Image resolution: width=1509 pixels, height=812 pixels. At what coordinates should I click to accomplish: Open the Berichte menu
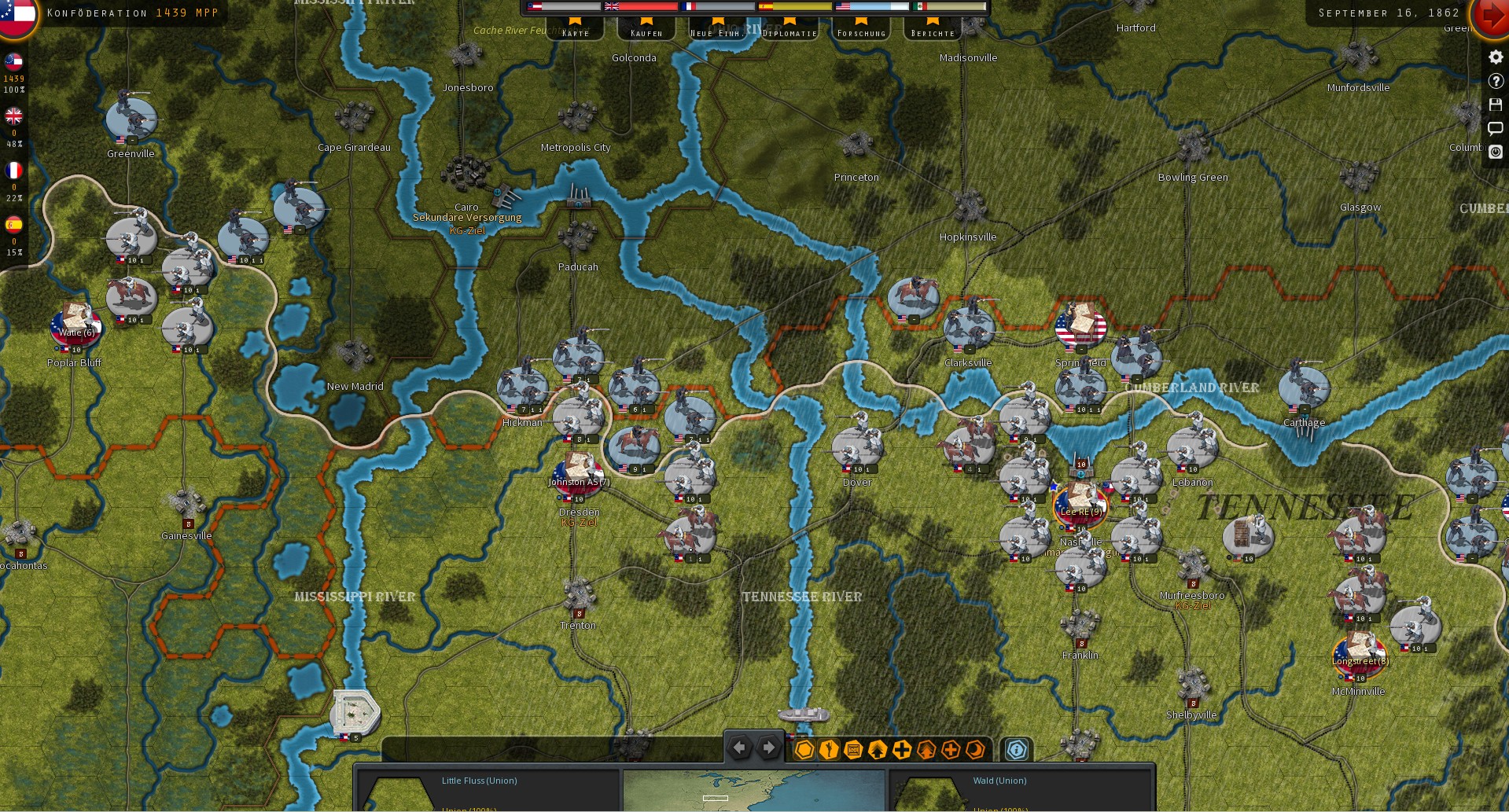[x=933, y=33]
